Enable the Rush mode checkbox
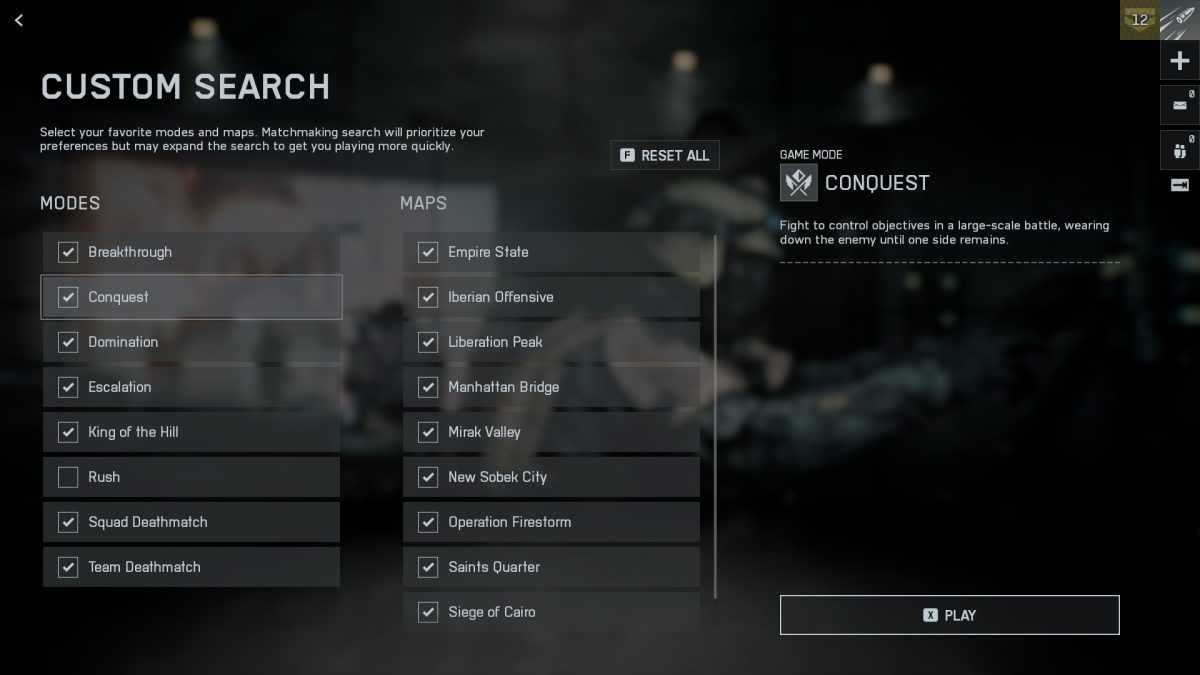 [68, 477]
